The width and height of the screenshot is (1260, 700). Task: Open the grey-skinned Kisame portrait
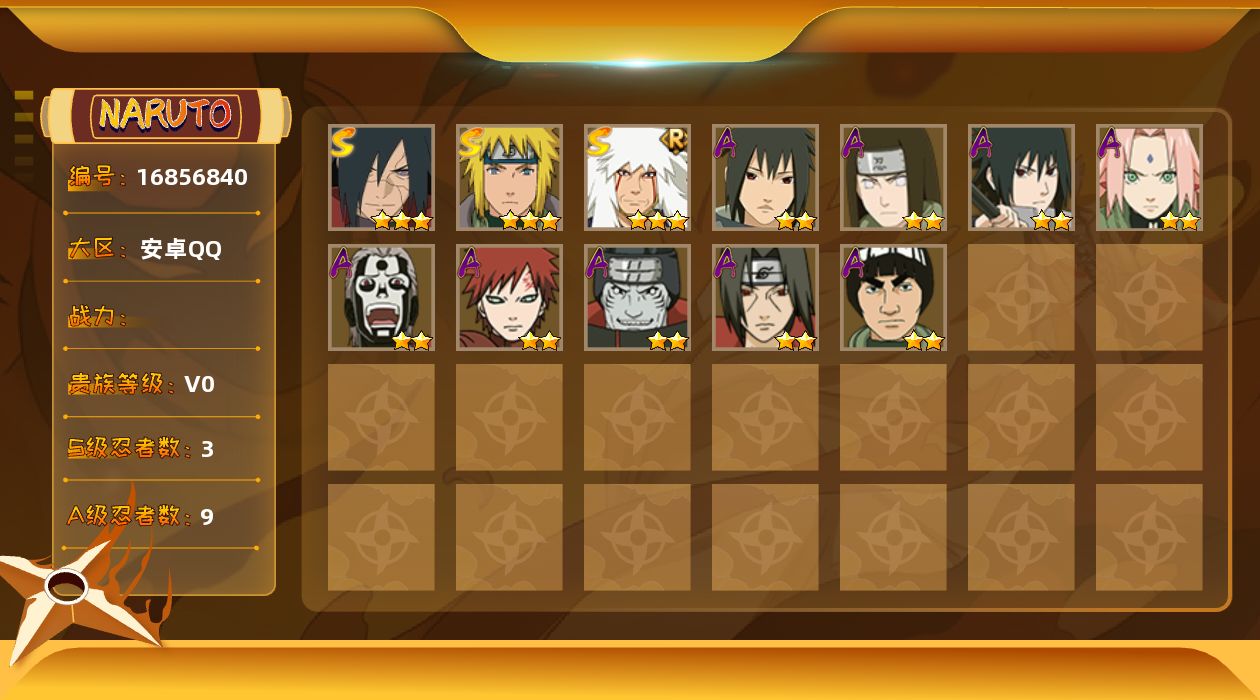click(637, 298)
